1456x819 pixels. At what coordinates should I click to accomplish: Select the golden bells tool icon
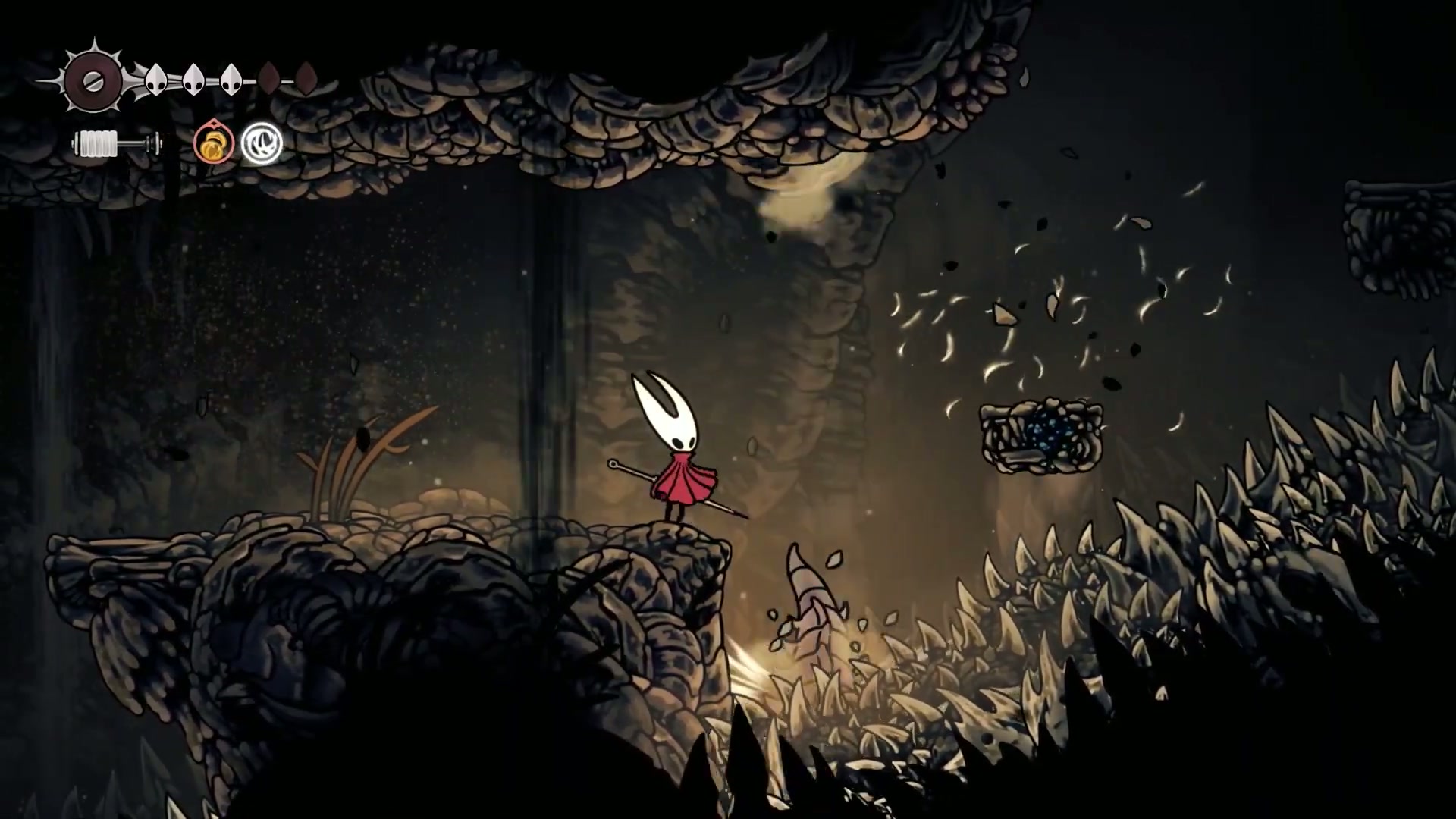point(213,143)
